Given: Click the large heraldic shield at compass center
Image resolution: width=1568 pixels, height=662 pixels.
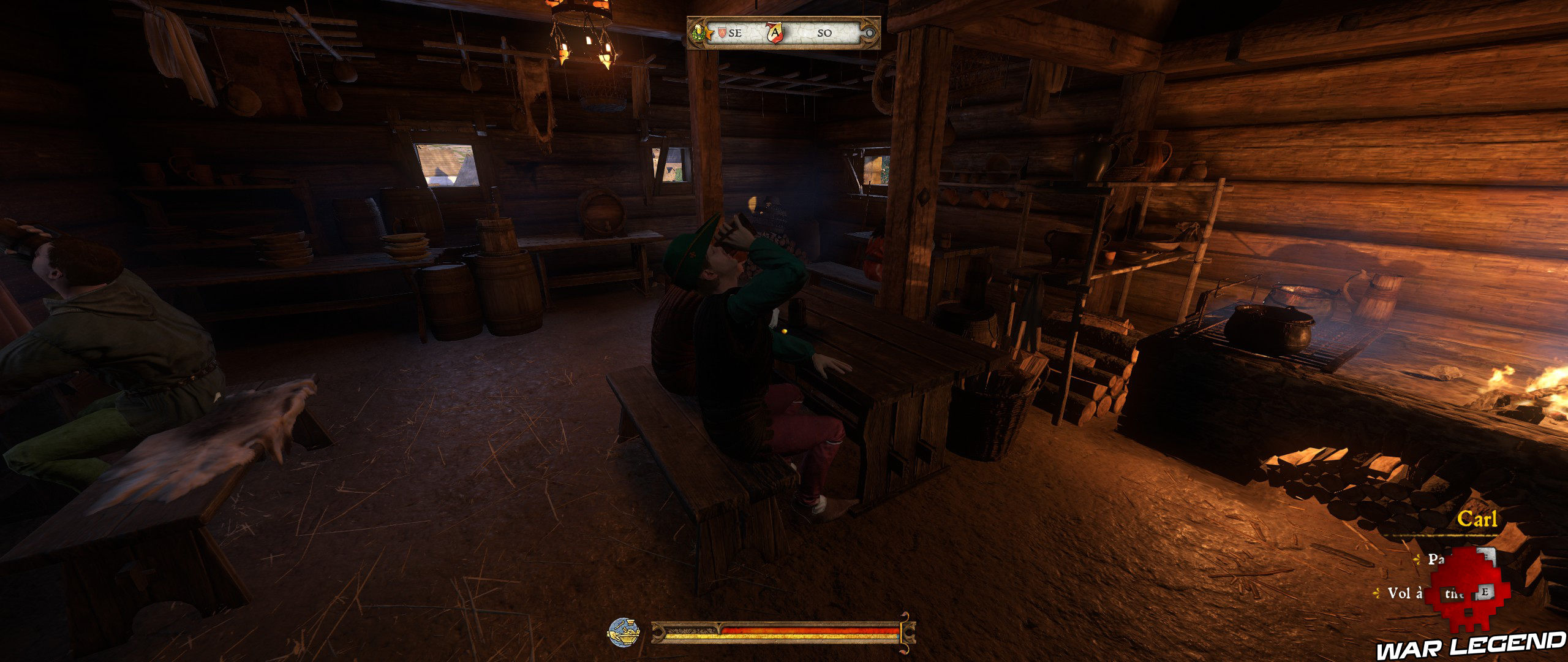Looking at the screenshot, I should click(x=774, y=34).
